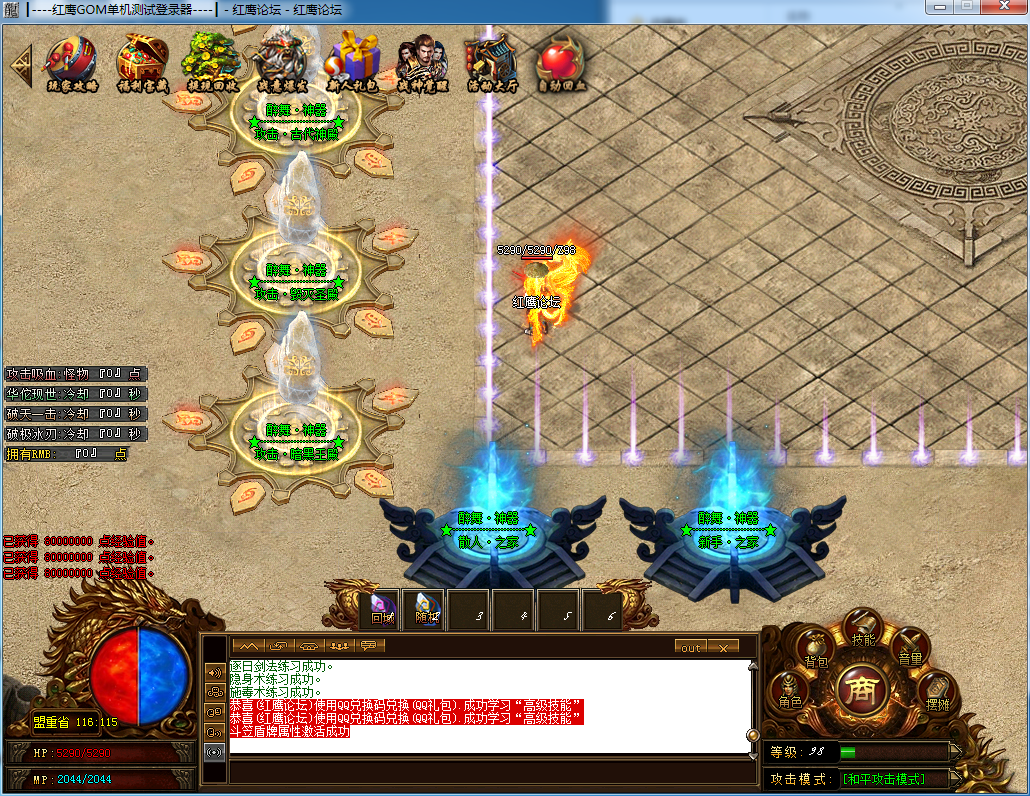The width and height of the screenshot is (1030, 796).
Task: Open the 玩家攻略 player guide icon
Action: (72, 63)
